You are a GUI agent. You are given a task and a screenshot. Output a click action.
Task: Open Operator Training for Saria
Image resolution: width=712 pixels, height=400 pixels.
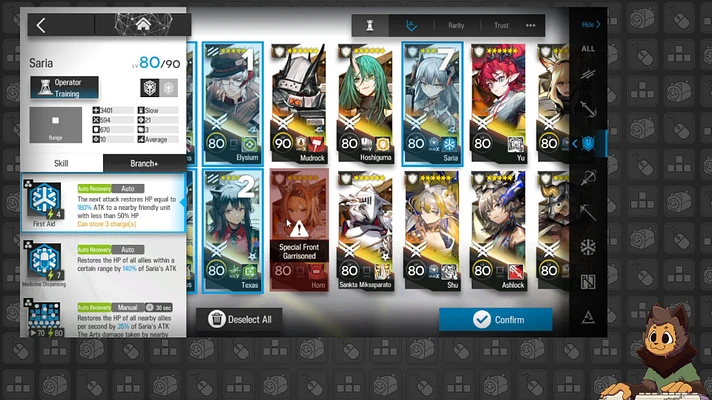point(63,88)
